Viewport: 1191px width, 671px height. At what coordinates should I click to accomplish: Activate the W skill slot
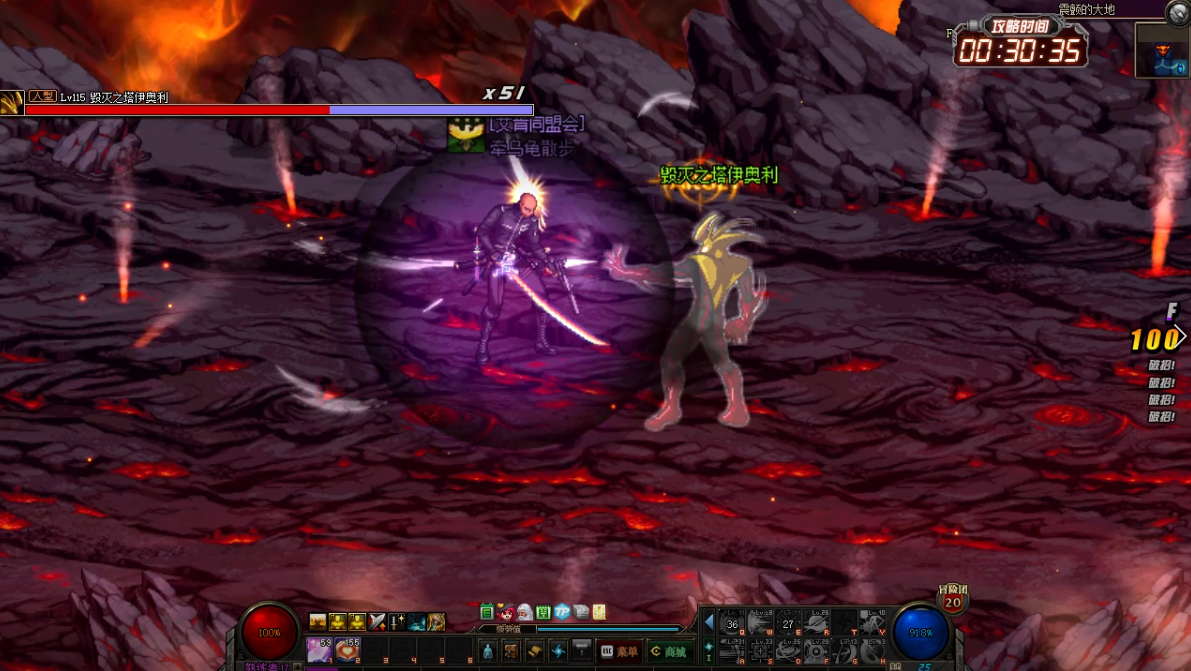[x=760, y=624]
